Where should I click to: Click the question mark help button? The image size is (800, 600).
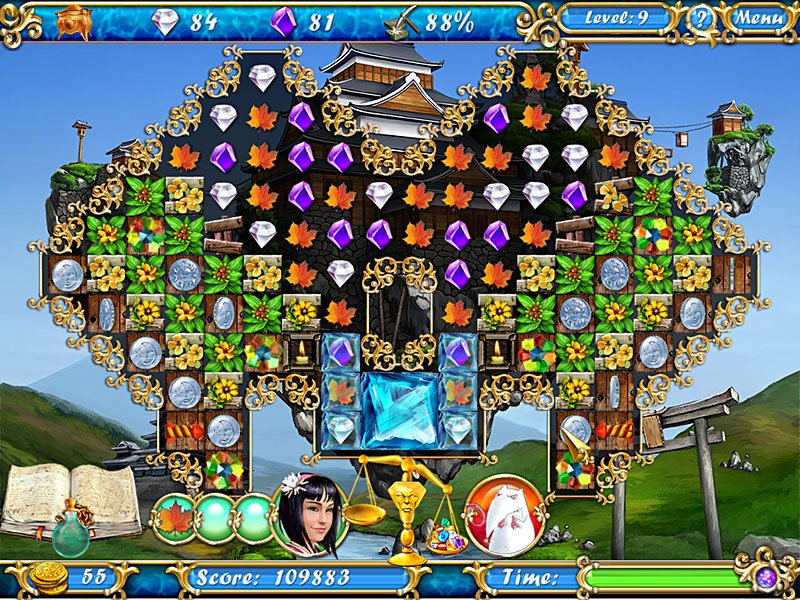tap(701, 18)
